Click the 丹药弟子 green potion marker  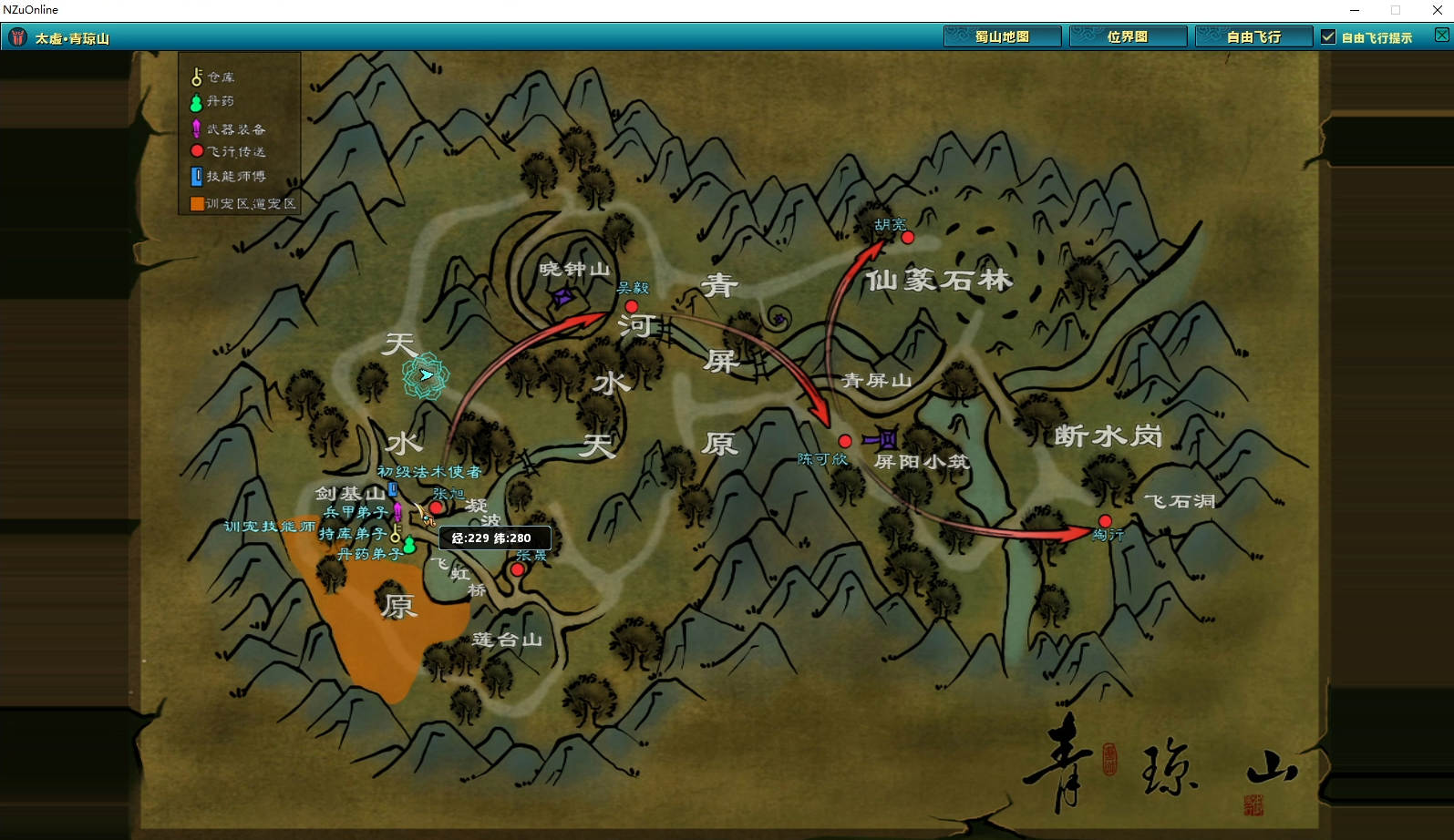point(409,546)
